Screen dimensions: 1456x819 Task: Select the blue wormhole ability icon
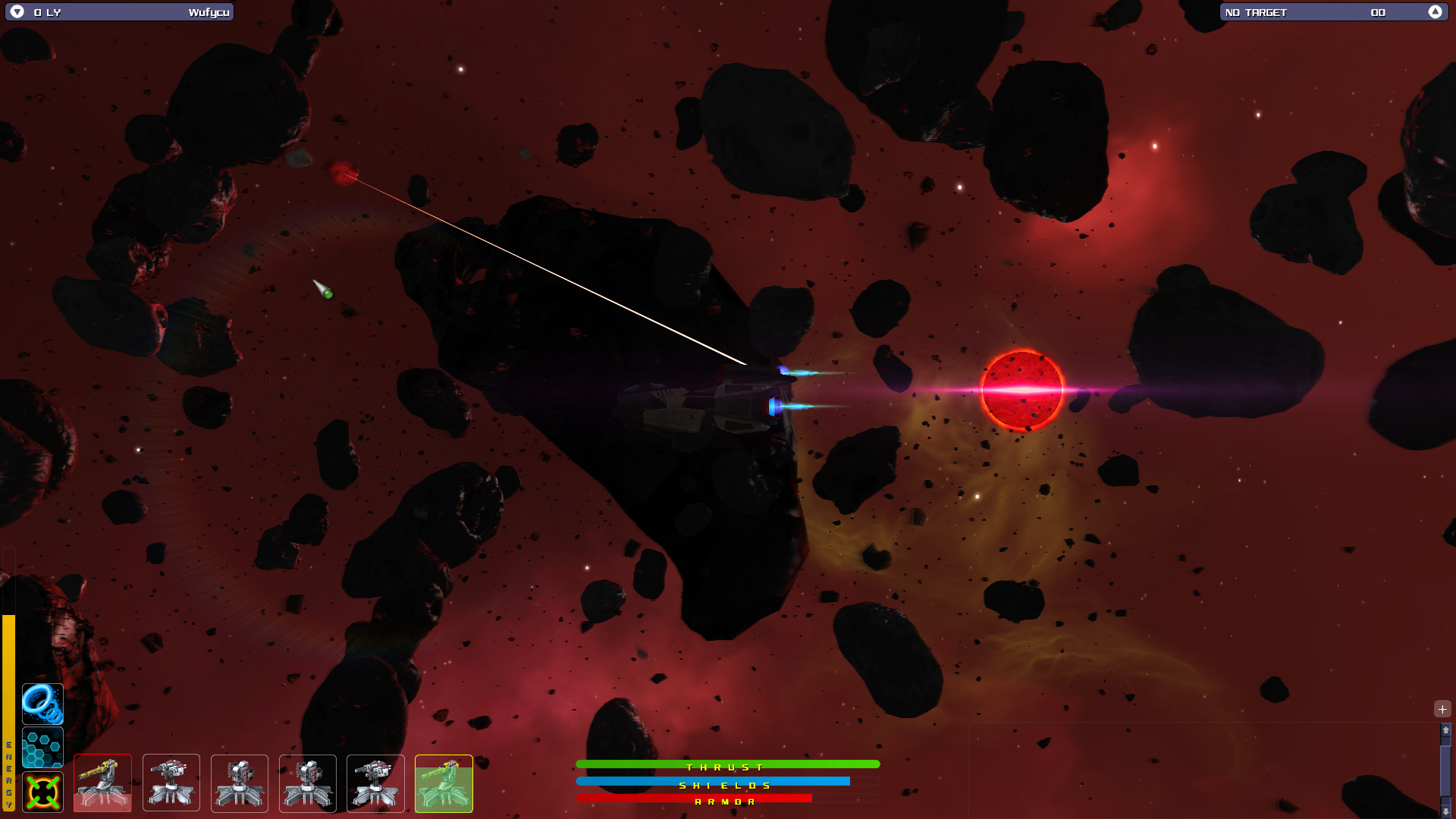[43, 704]
